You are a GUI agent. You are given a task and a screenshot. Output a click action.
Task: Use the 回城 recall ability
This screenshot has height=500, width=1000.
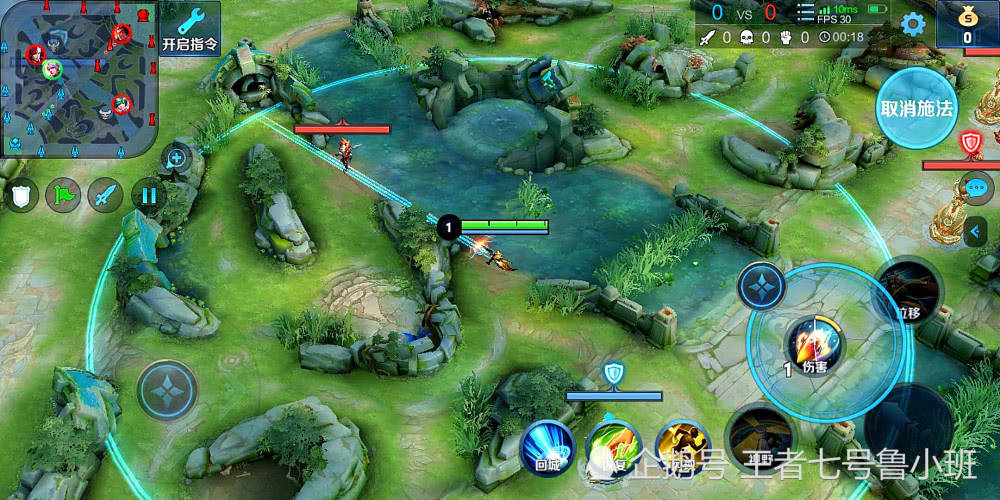548,444
